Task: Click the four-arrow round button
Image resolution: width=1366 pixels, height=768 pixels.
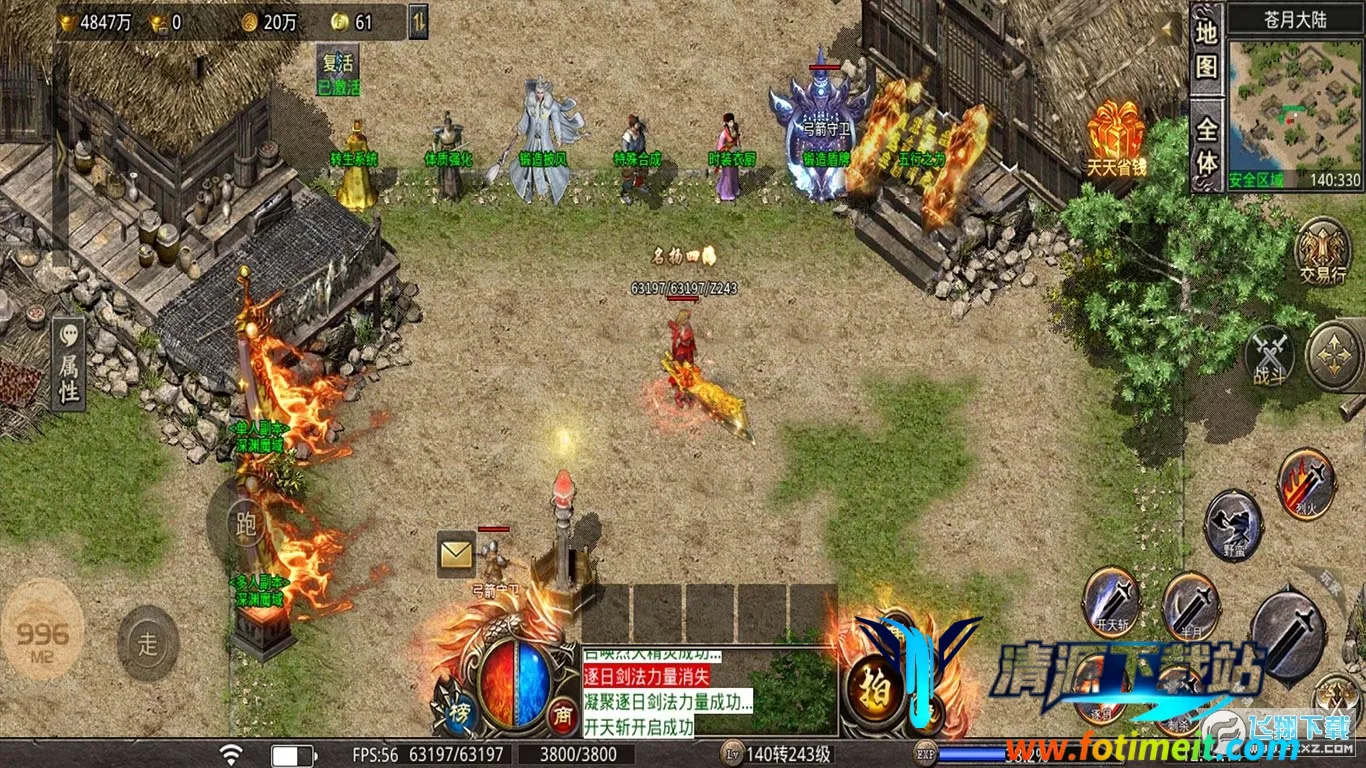Action: [x=1334, y=355]
